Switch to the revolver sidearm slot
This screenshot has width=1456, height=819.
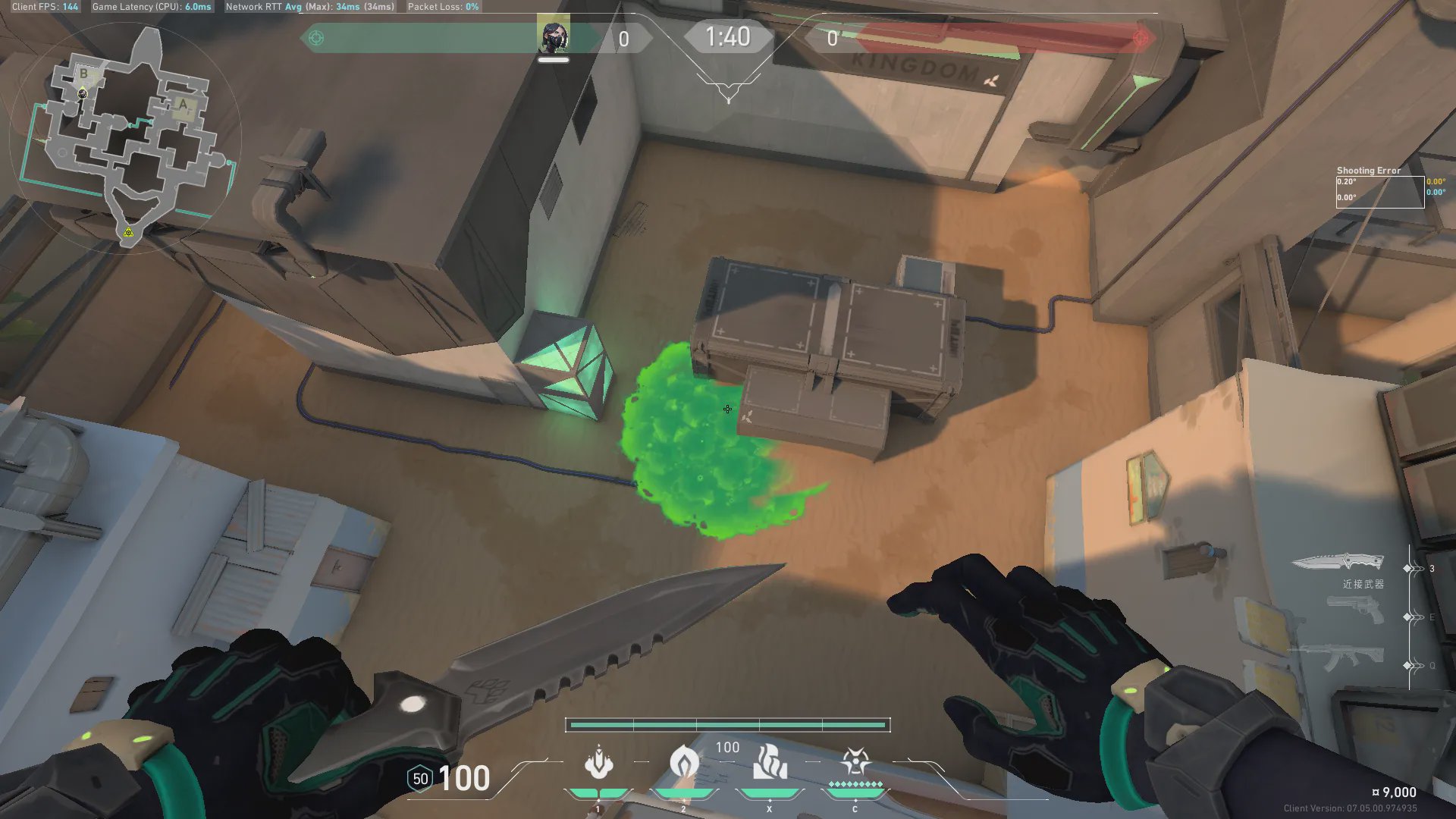point(1354,610)
